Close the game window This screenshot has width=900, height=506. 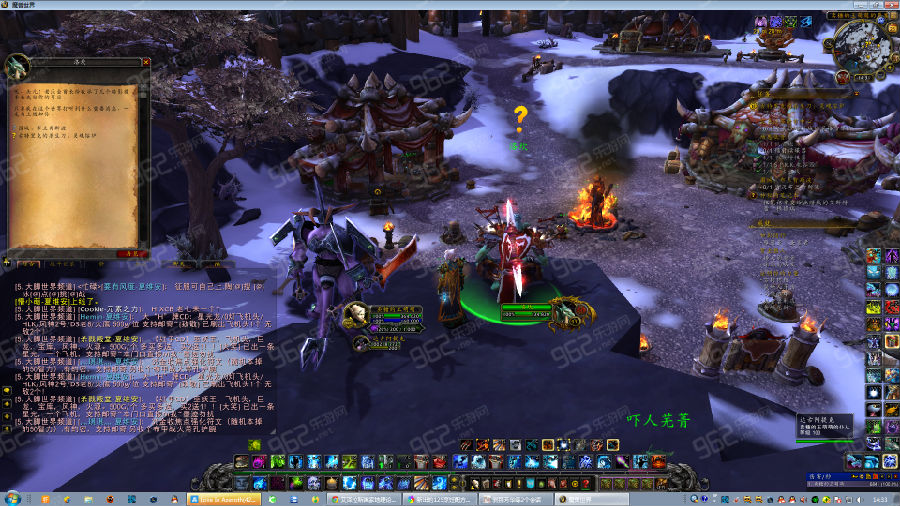point(882,5)
